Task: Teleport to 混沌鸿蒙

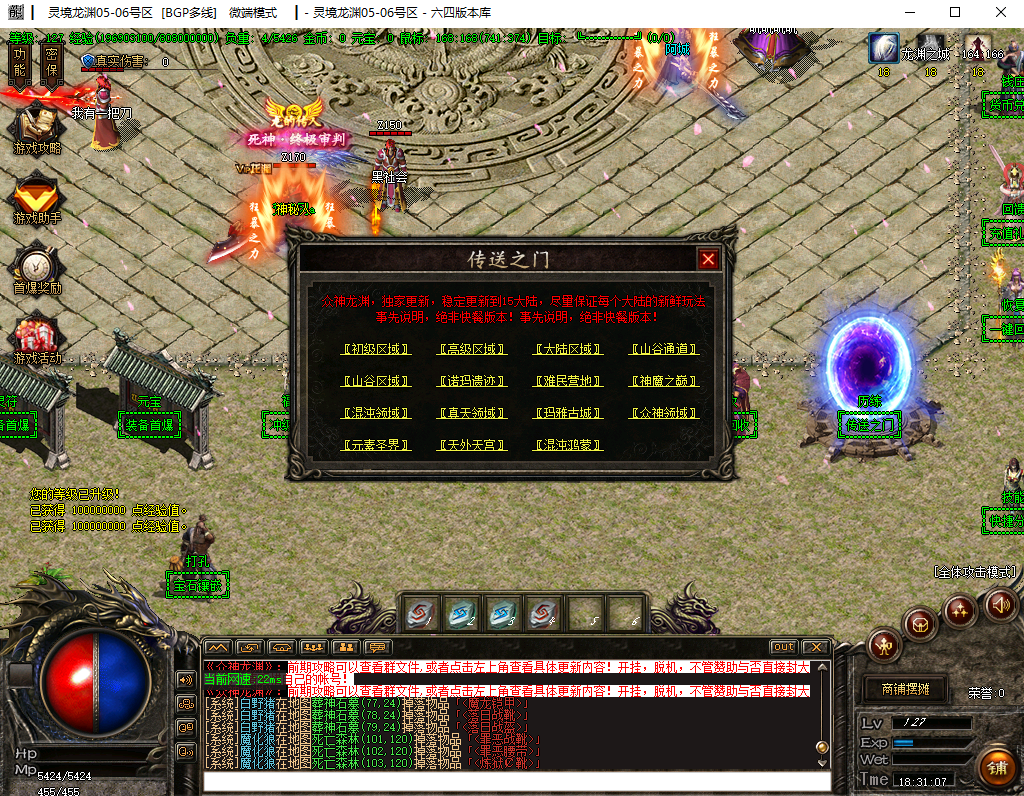Action: coord(568,445)
